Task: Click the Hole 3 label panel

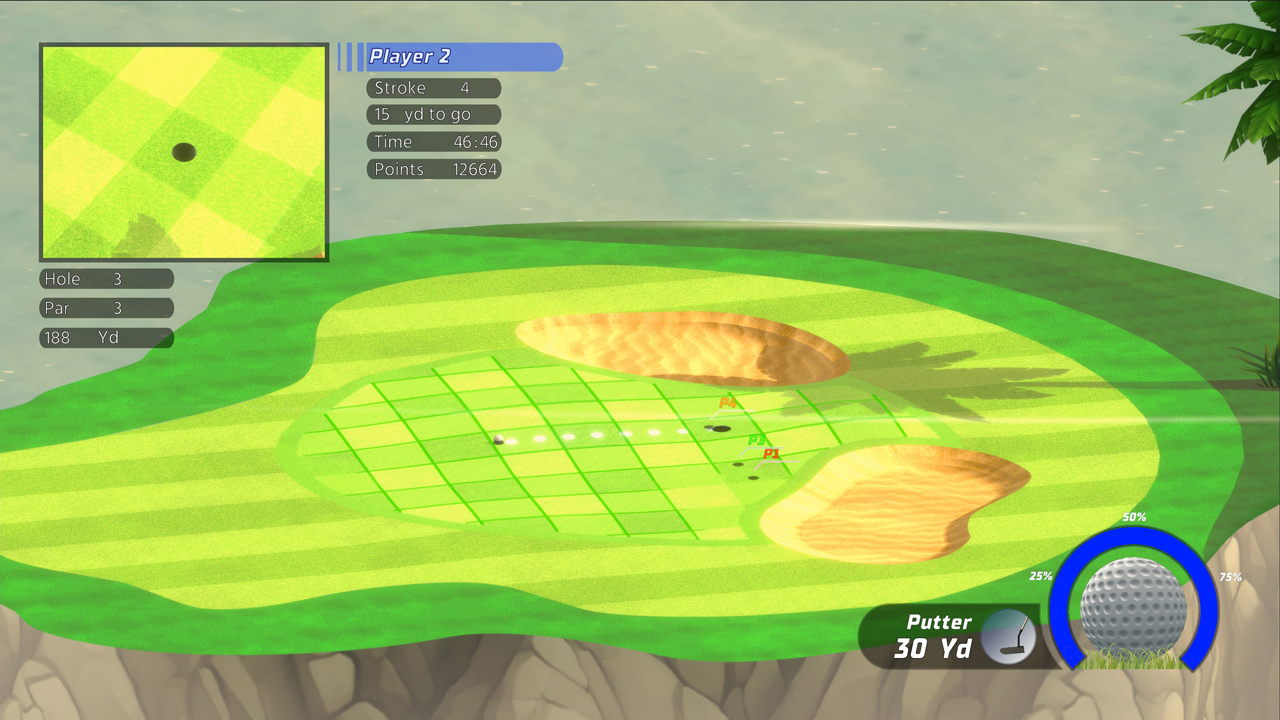Action: 105,279
